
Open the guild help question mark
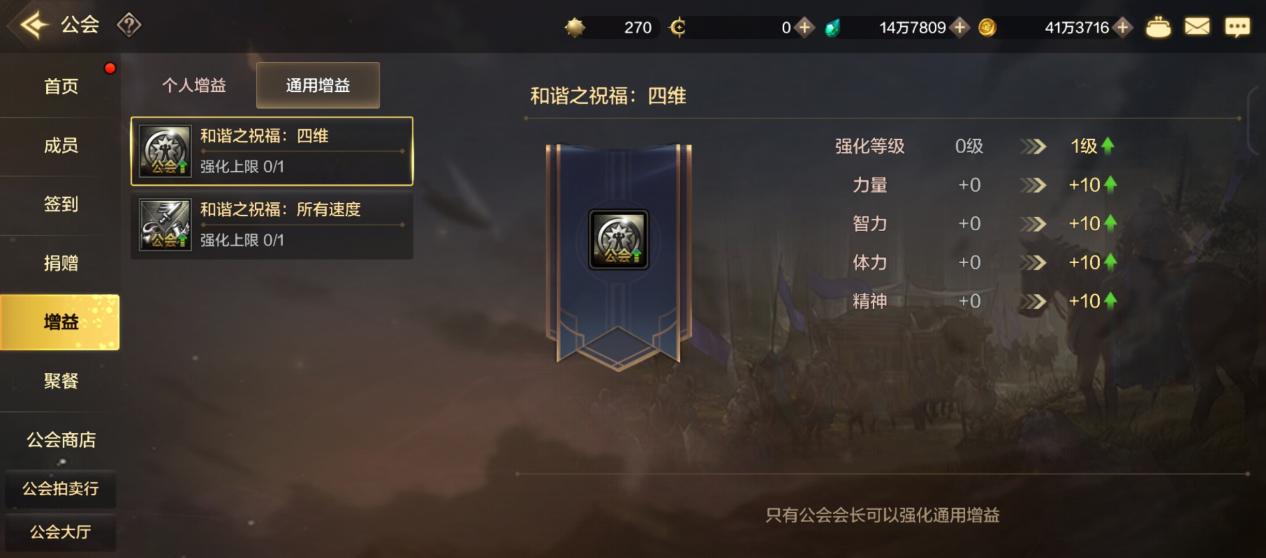pos(129,25)
